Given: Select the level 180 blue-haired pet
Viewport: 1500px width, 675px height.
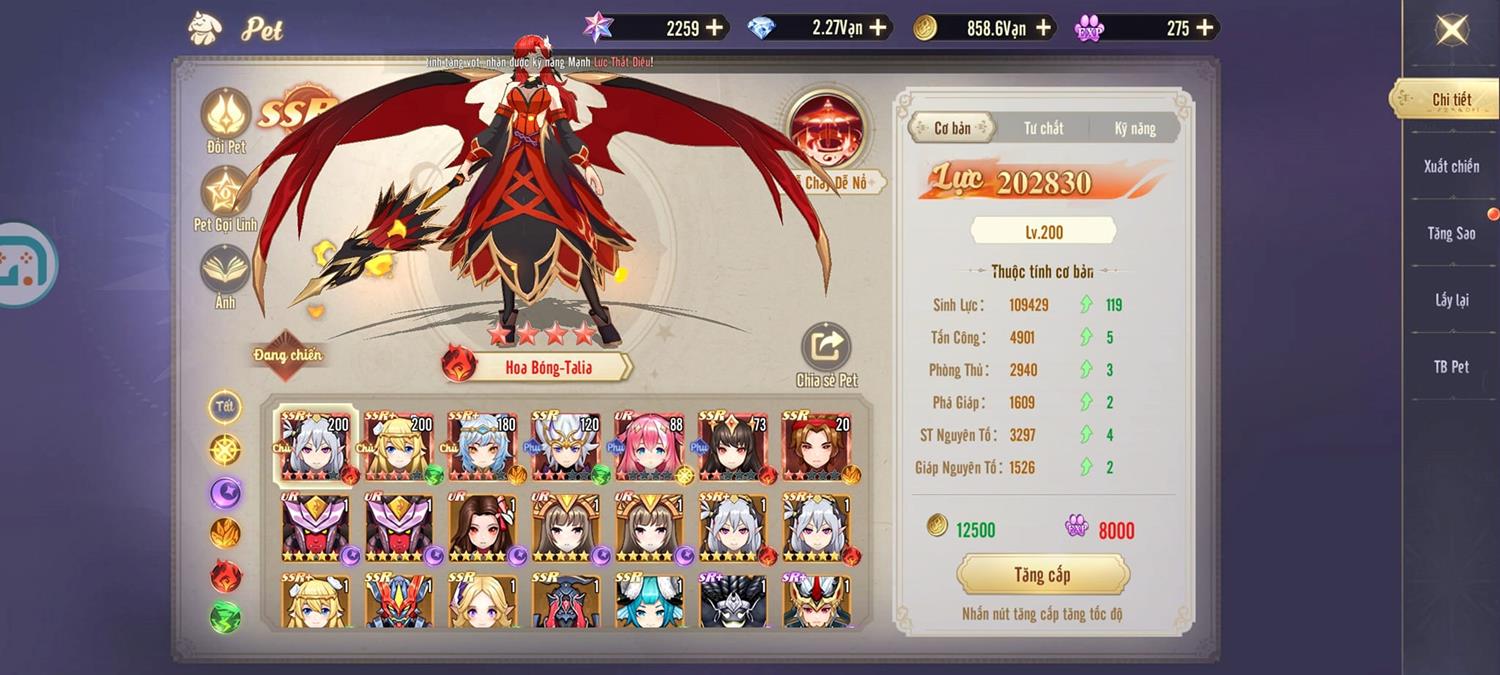Looking at the screenshot, I should (x=482, y=446).
